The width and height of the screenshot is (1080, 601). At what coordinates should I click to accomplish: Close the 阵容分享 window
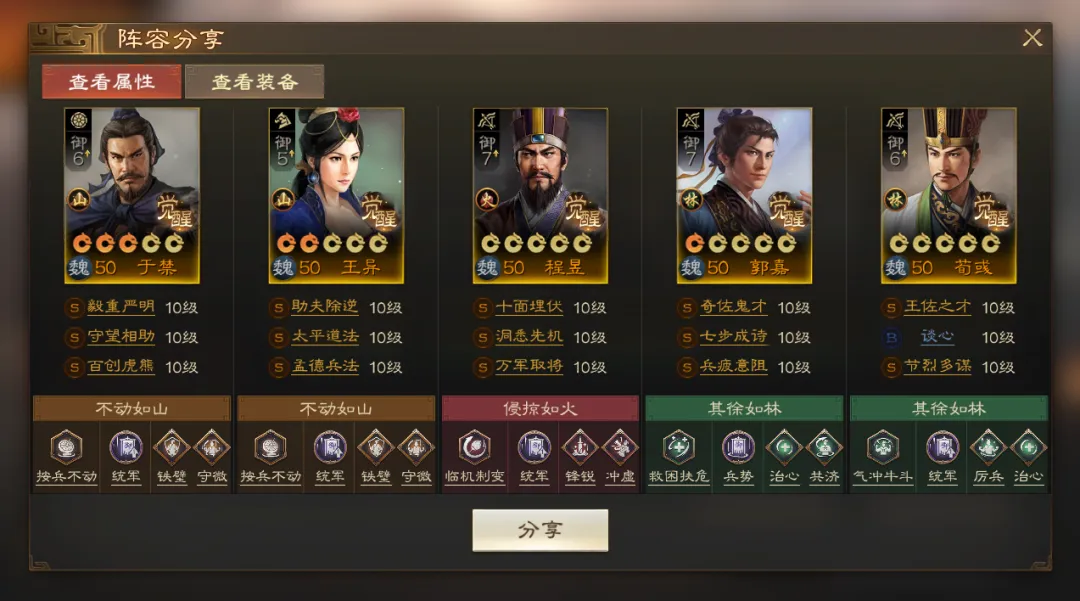coord(1032,38)
